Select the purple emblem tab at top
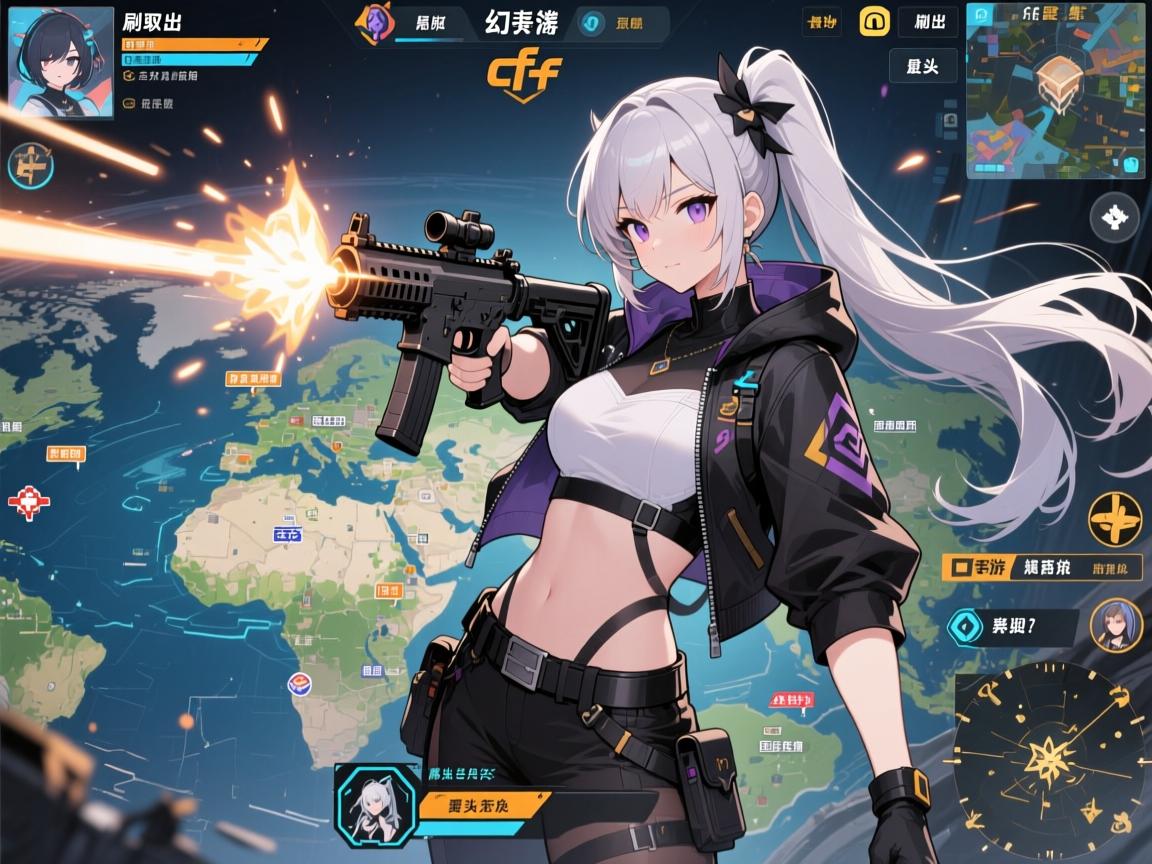 (x=376, y=22)
